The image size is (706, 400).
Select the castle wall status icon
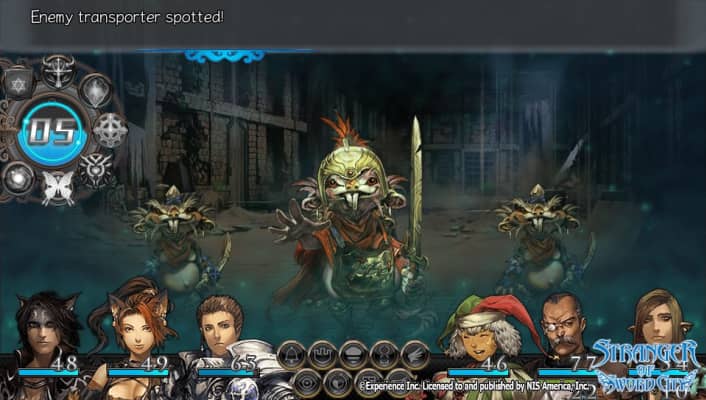click(x=322, y=354)
